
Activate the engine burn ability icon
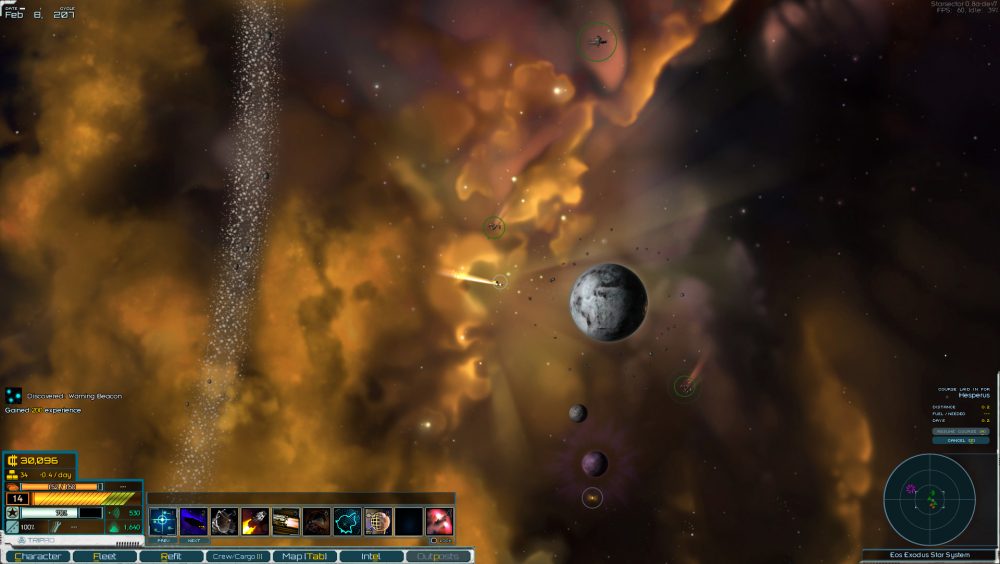[x=255, y=521]
